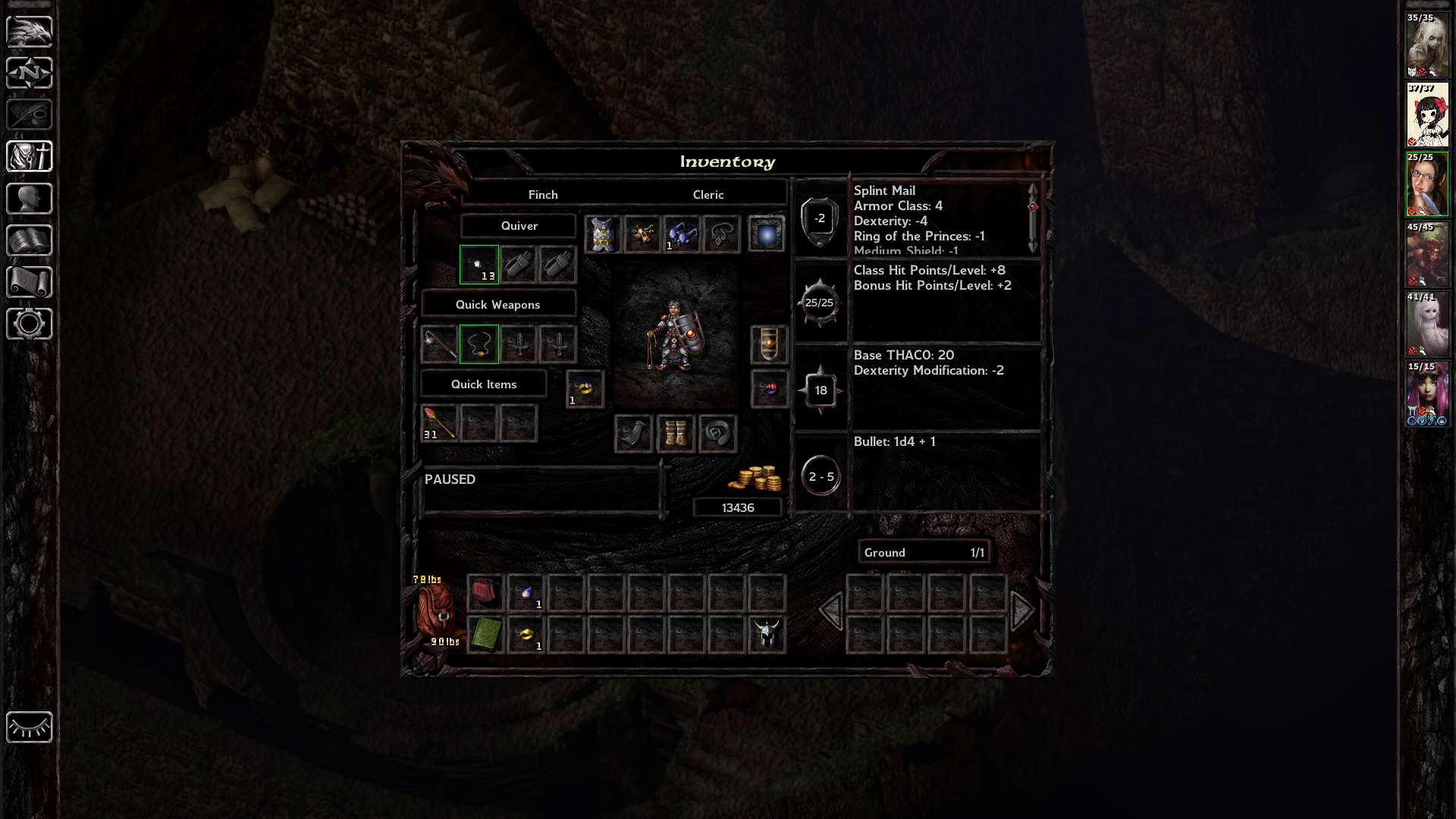1456x819 pixels.
Task: Select the red bag in the backpack
Action: 485,593
